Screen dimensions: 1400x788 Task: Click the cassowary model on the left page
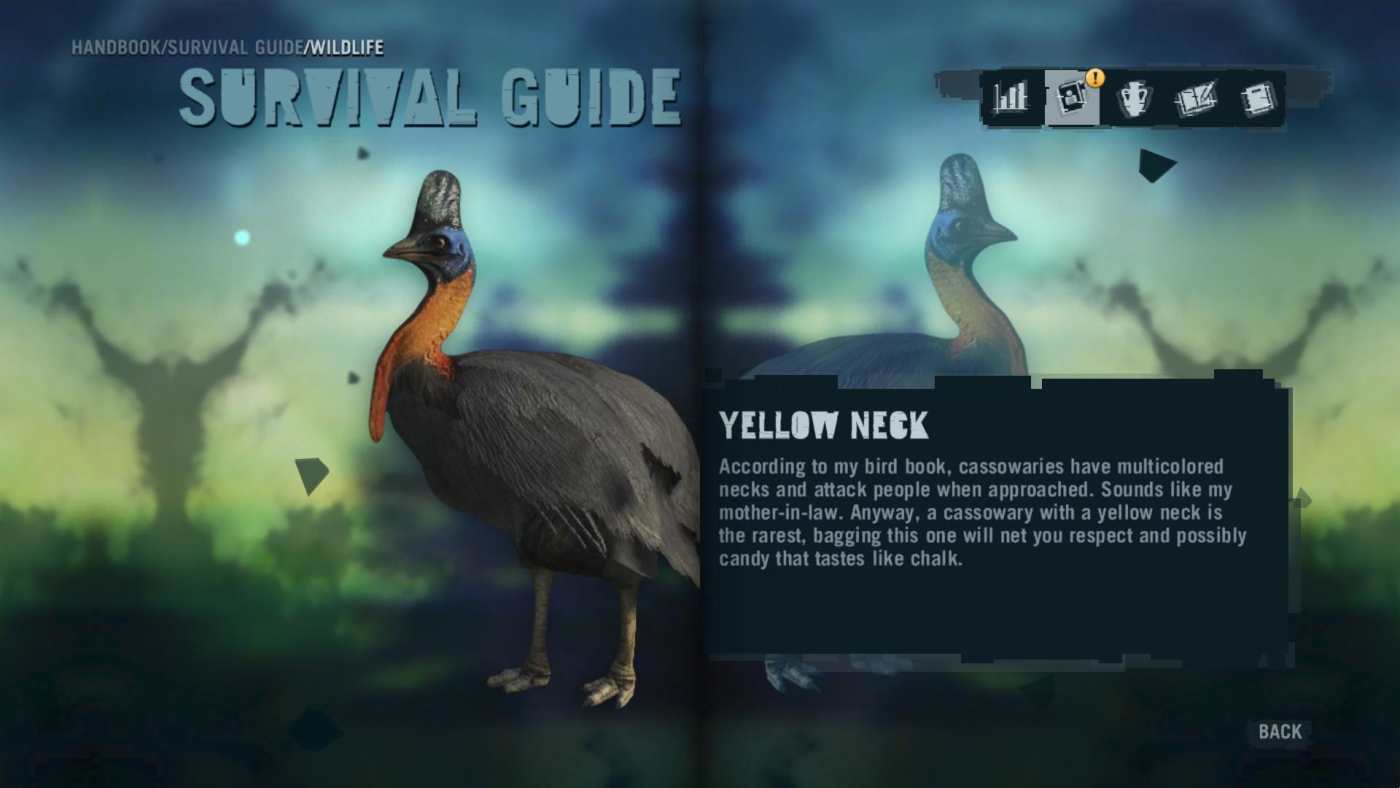(x=520, y=450)
